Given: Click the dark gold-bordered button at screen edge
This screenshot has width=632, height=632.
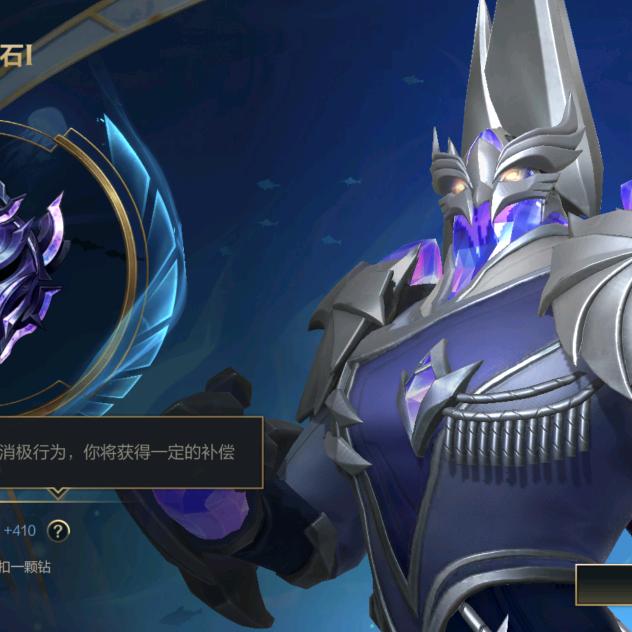Looking at the screenshot, I should pyautogui.click(x=604, y=585).
